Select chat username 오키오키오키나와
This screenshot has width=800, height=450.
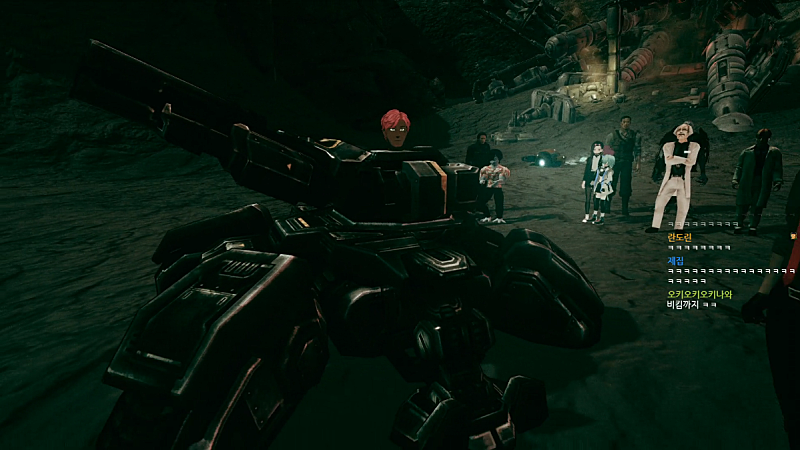[699, 294]
